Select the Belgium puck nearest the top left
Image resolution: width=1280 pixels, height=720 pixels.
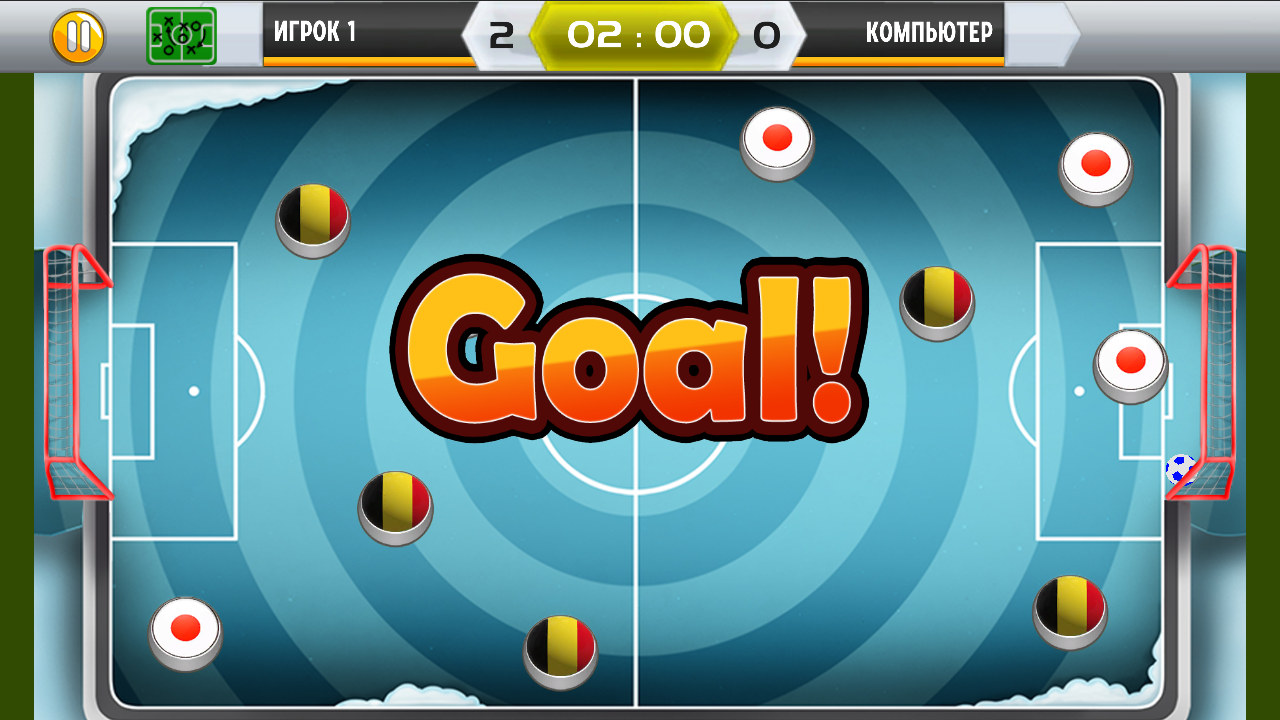click(x=315, y=218)
